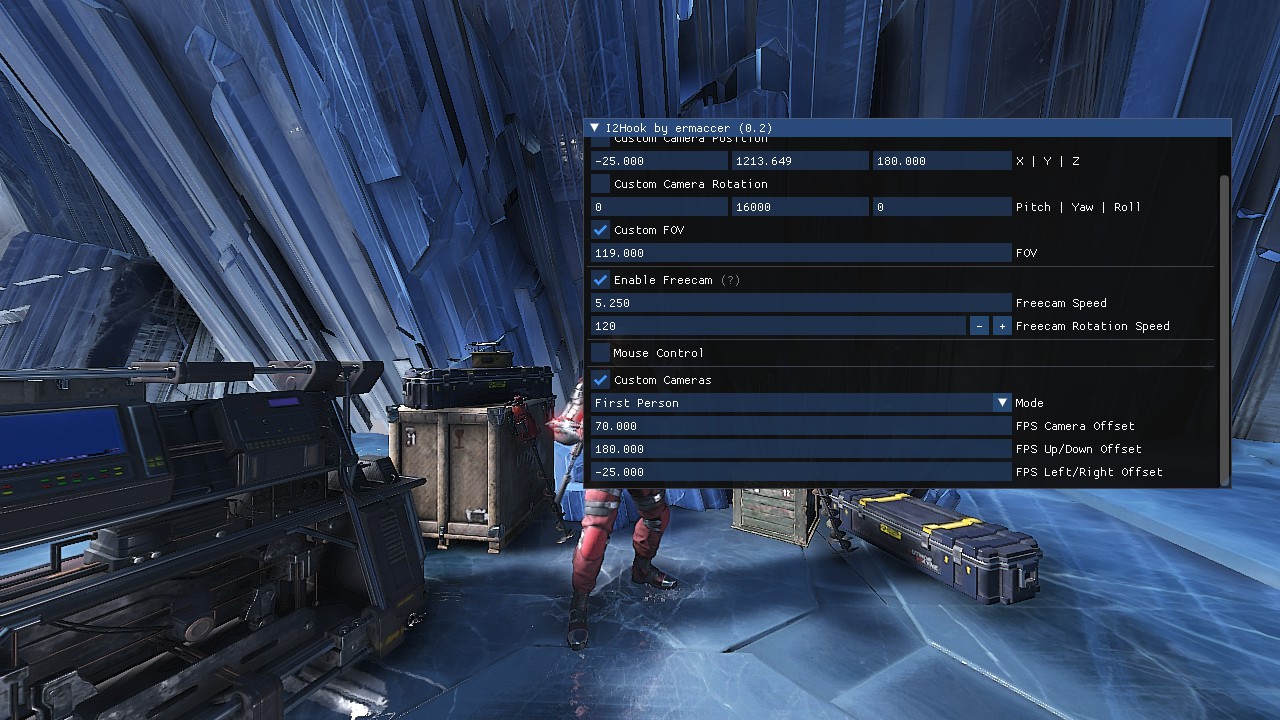Enable the Mouse Control checkbox
The height and width of the screenshot is (720, 1280).
pyautogui.click(x=601, y=353)
